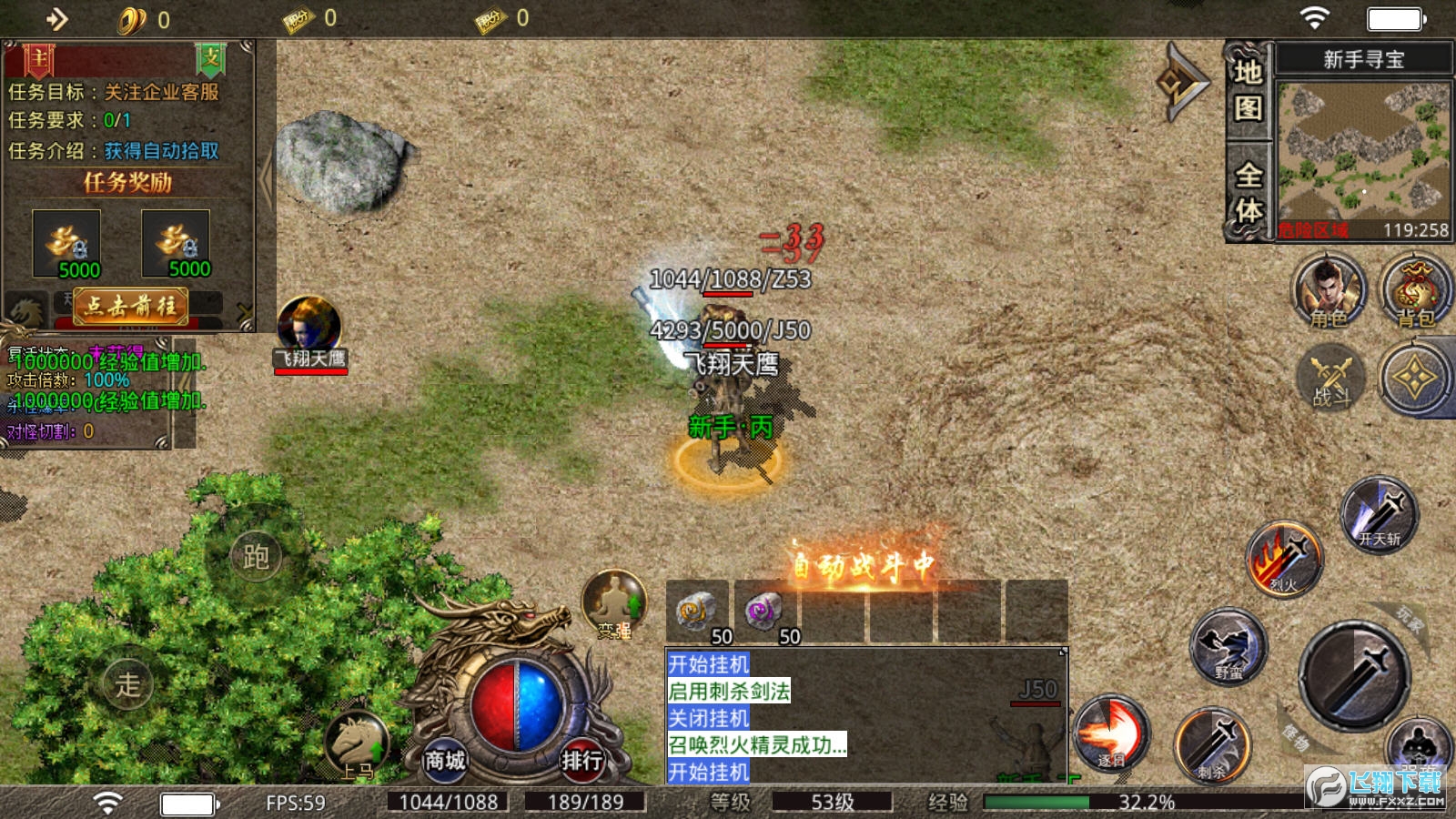
Task: Switch movement to 跑 run
Action: click(x=256, y=556)
